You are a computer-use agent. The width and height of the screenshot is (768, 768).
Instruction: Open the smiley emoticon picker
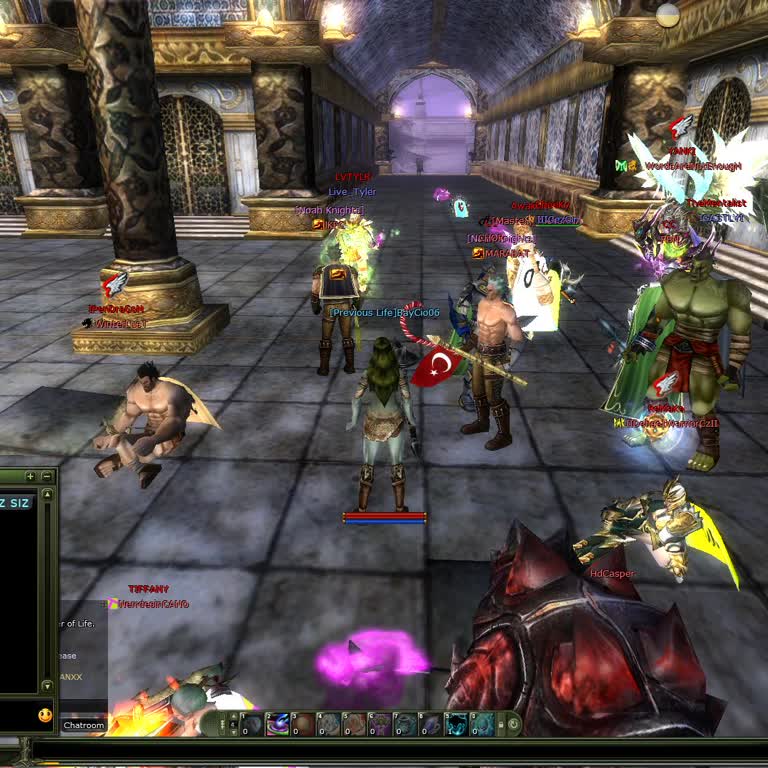(x=45, y=715)
